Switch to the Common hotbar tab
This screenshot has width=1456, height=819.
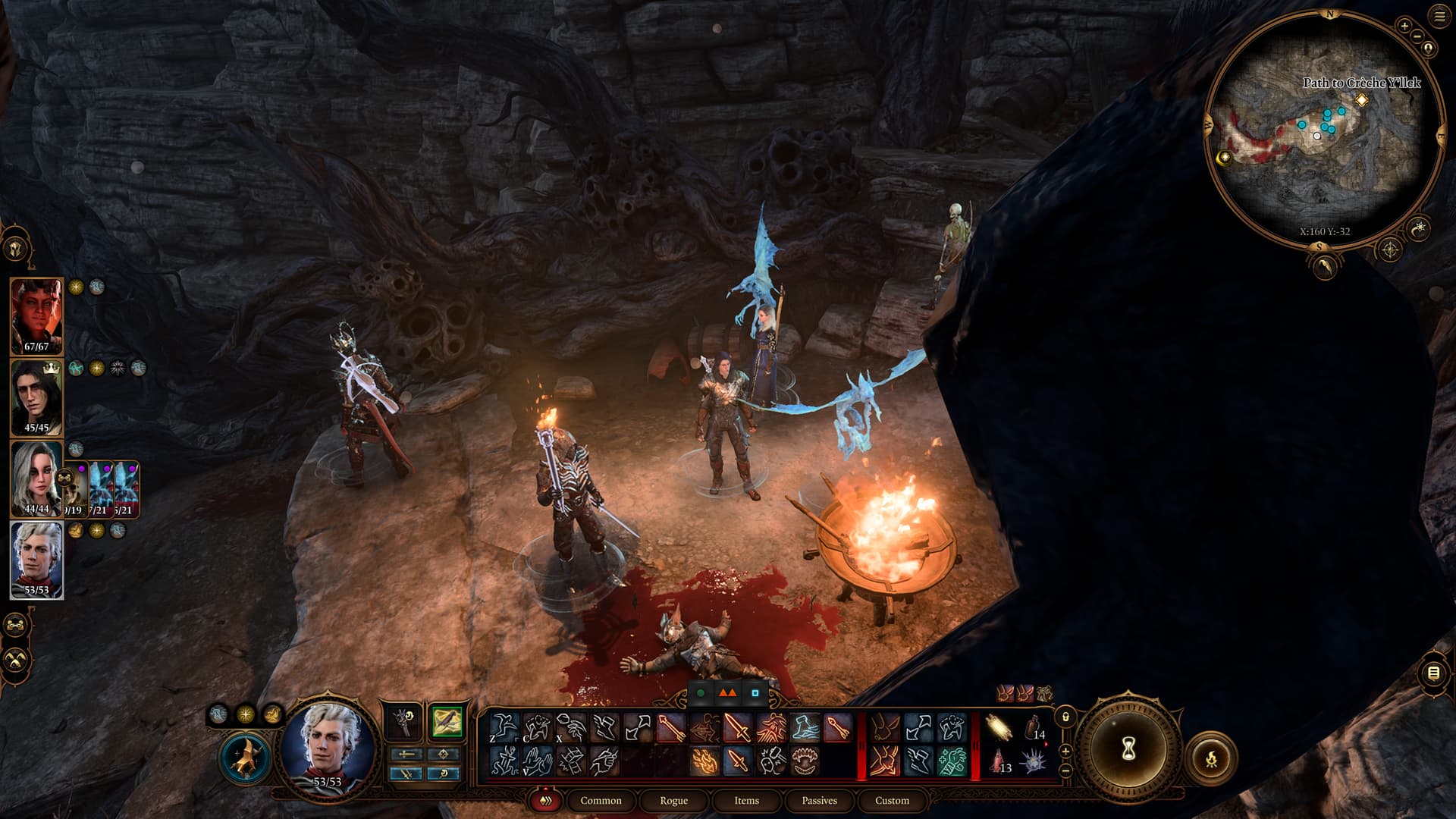coord(601,800)
